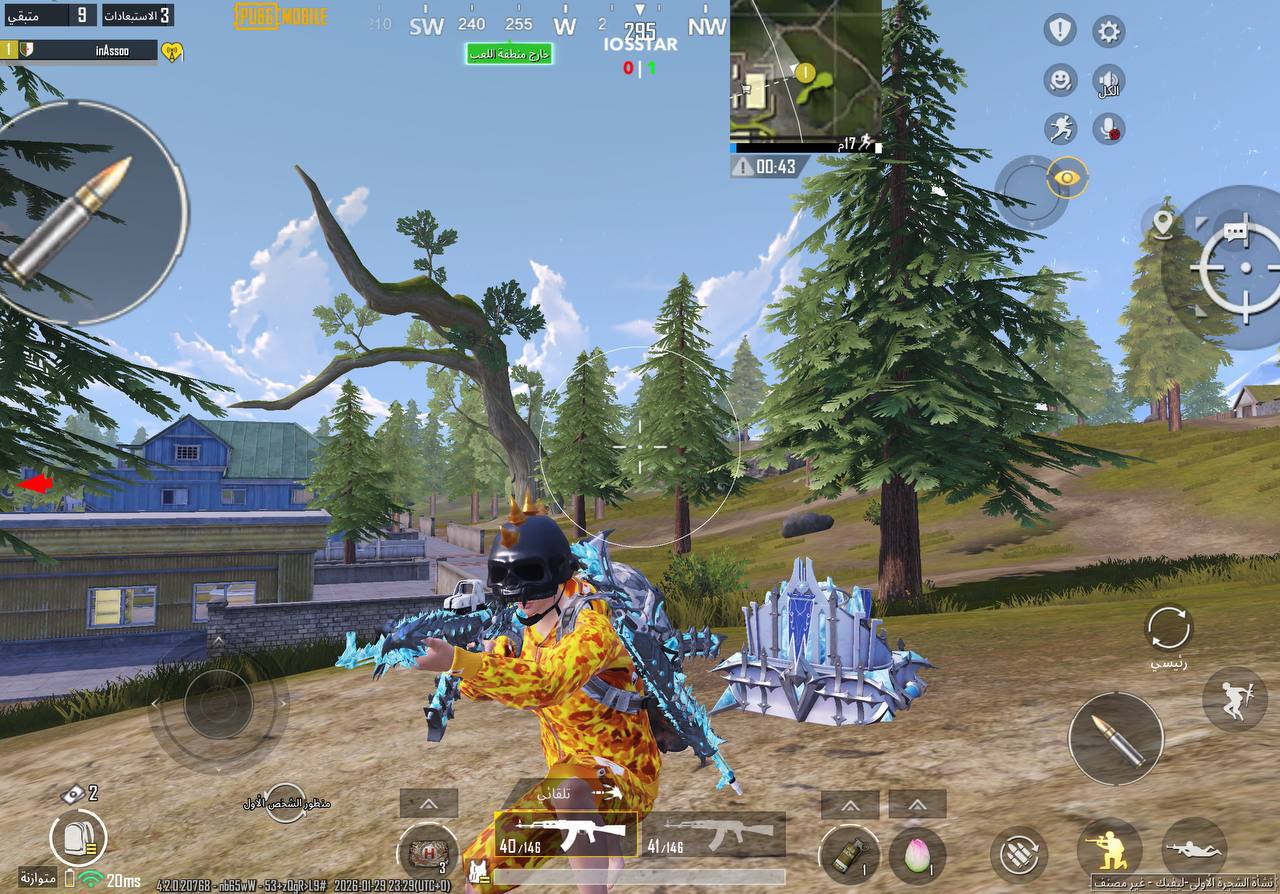The width and height of the screenshot is (1280, 894).
Task: Tap the shield report icon
Action: pos(1060,30)
